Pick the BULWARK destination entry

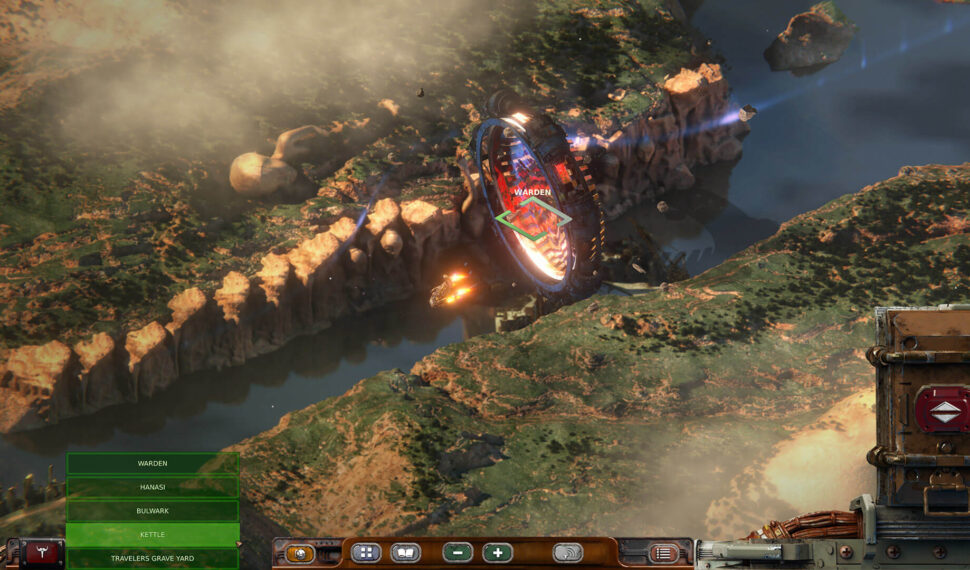coord(152,511)
